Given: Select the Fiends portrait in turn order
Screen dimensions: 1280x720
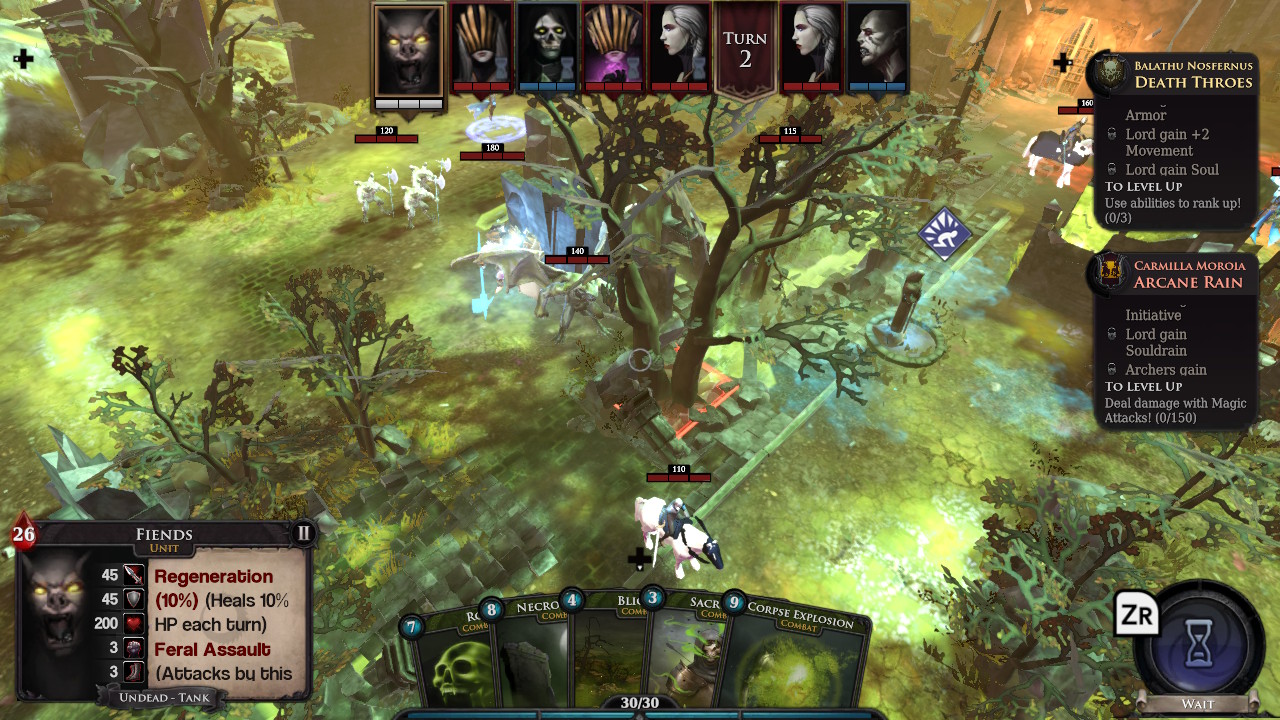Looking at the screenshot, I should [408, 52].
